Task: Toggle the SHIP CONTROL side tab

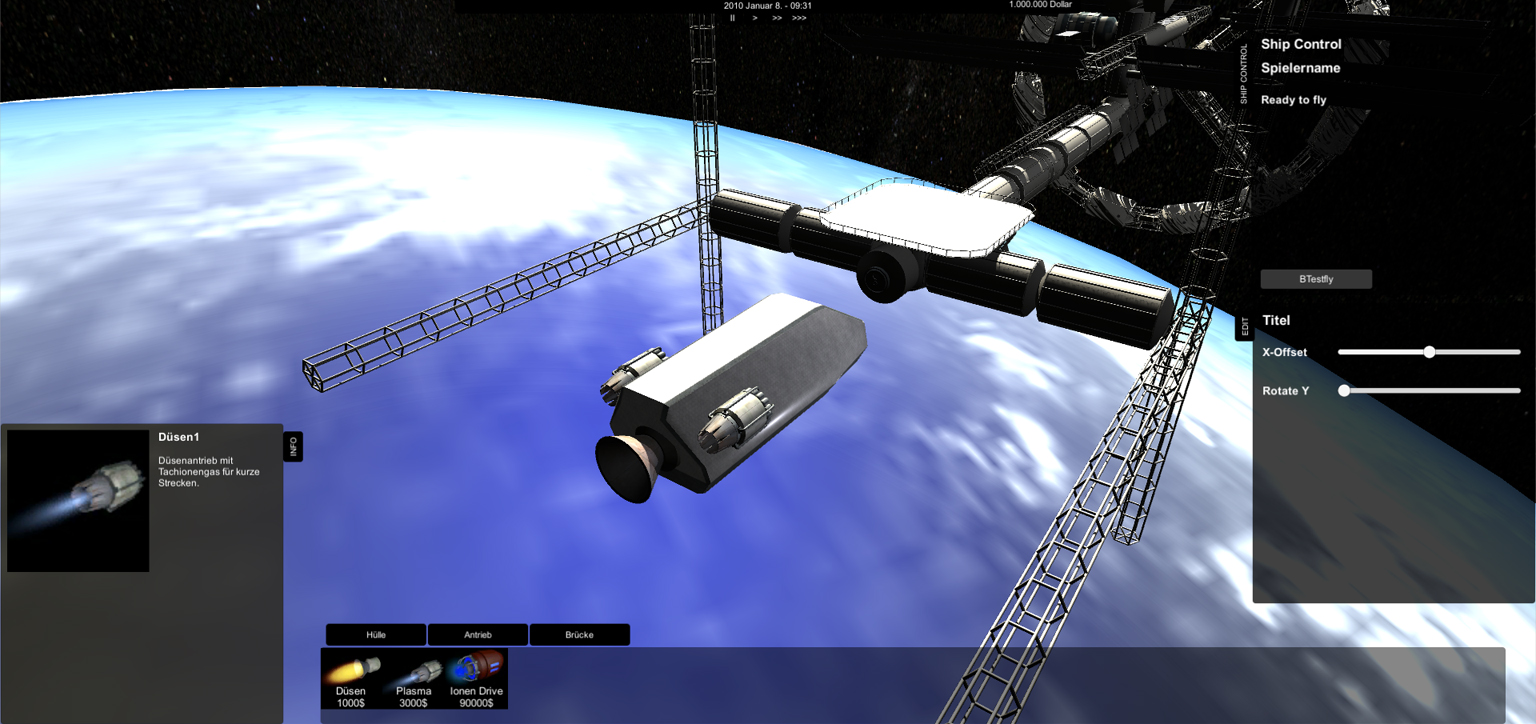Action: click(x=1244, y=73)
